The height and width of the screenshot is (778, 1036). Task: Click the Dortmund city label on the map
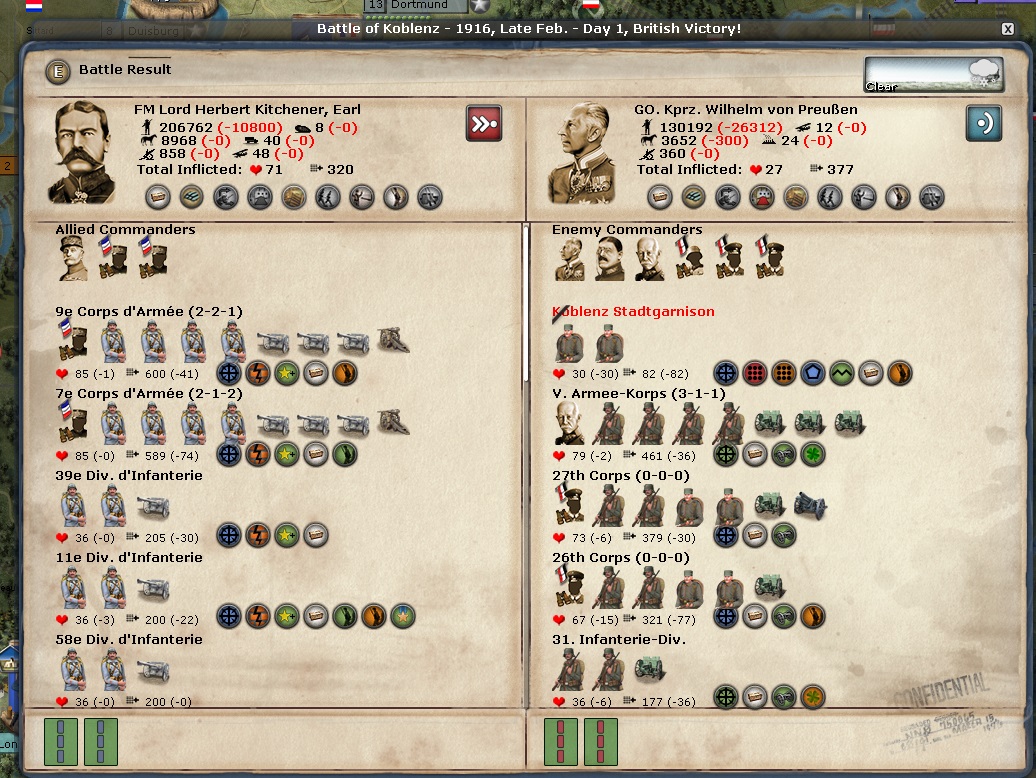[419, 5]
